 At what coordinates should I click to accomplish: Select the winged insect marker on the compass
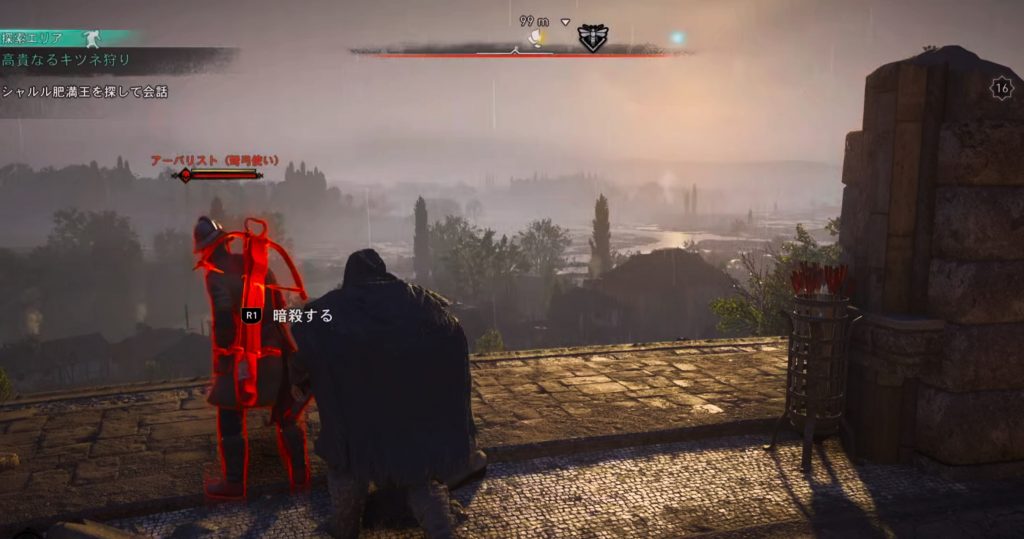592,38
